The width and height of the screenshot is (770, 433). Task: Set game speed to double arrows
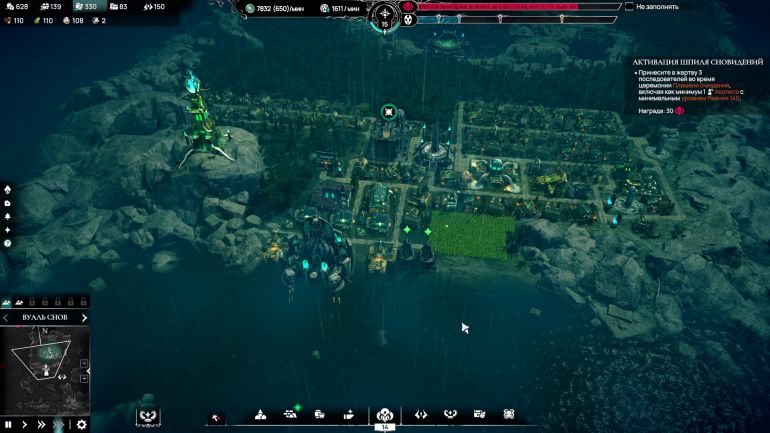pyautogui.click(x=41, y=424)
